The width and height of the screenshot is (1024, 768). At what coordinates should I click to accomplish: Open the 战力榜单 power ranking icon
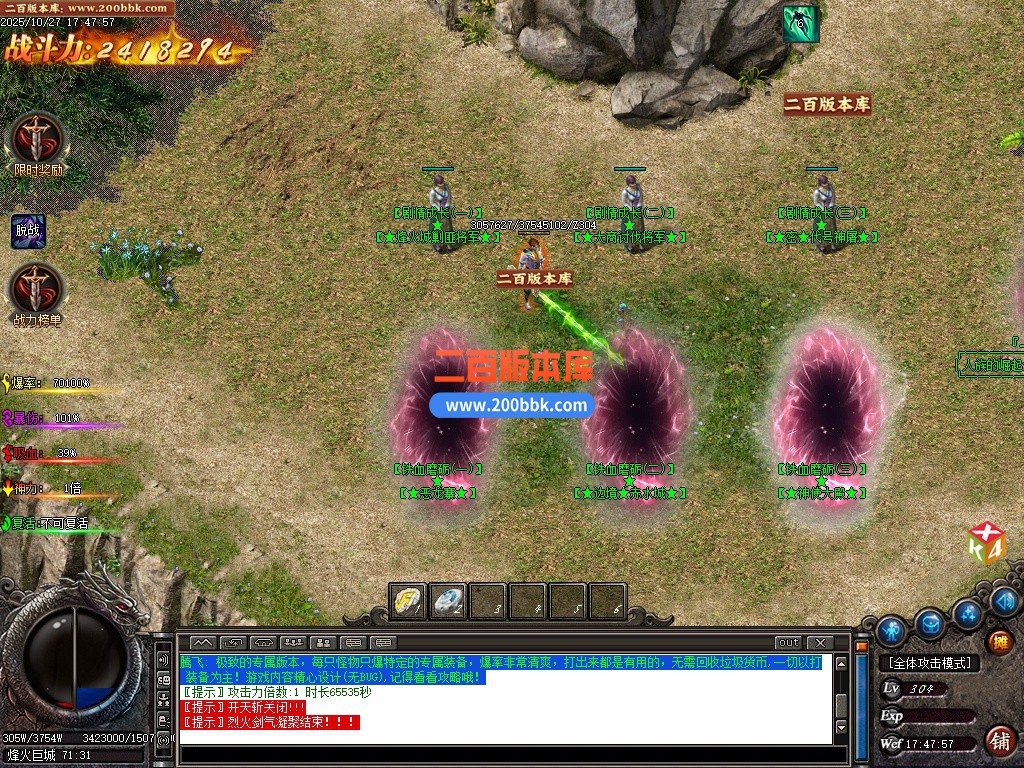click(37, 290)
